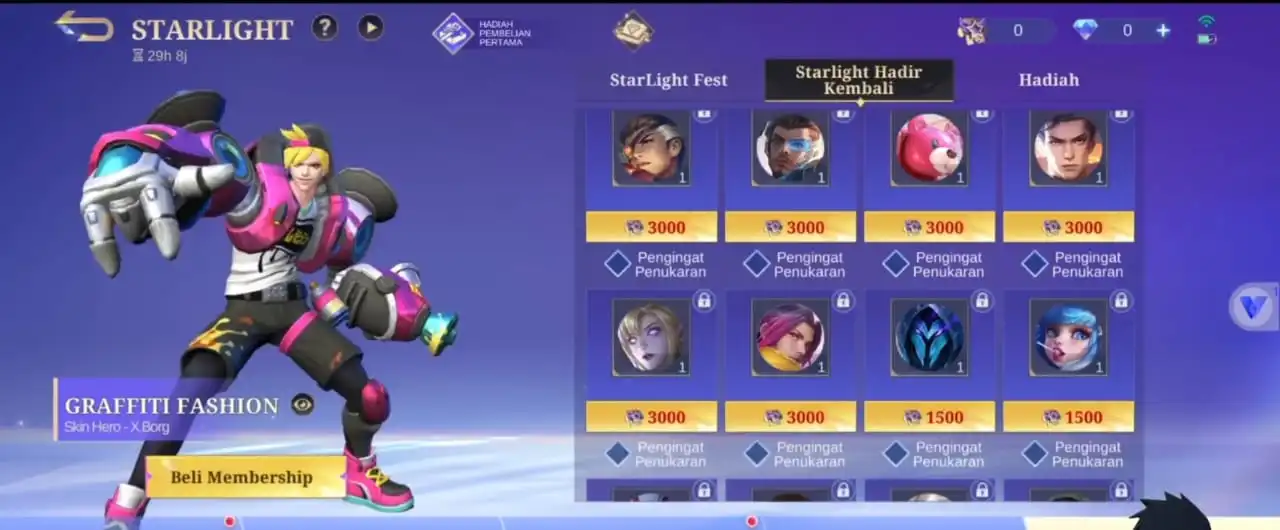Select the pink bear skin thumbnail

point(927,148)
